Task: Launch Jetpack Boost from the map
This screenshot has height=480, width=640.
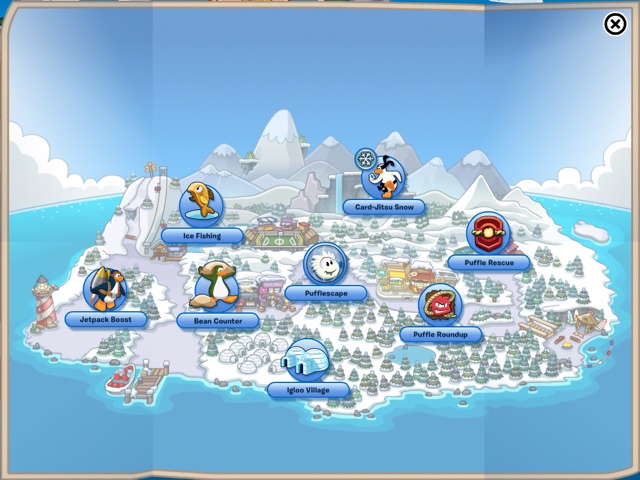Action: click(105, 290)
